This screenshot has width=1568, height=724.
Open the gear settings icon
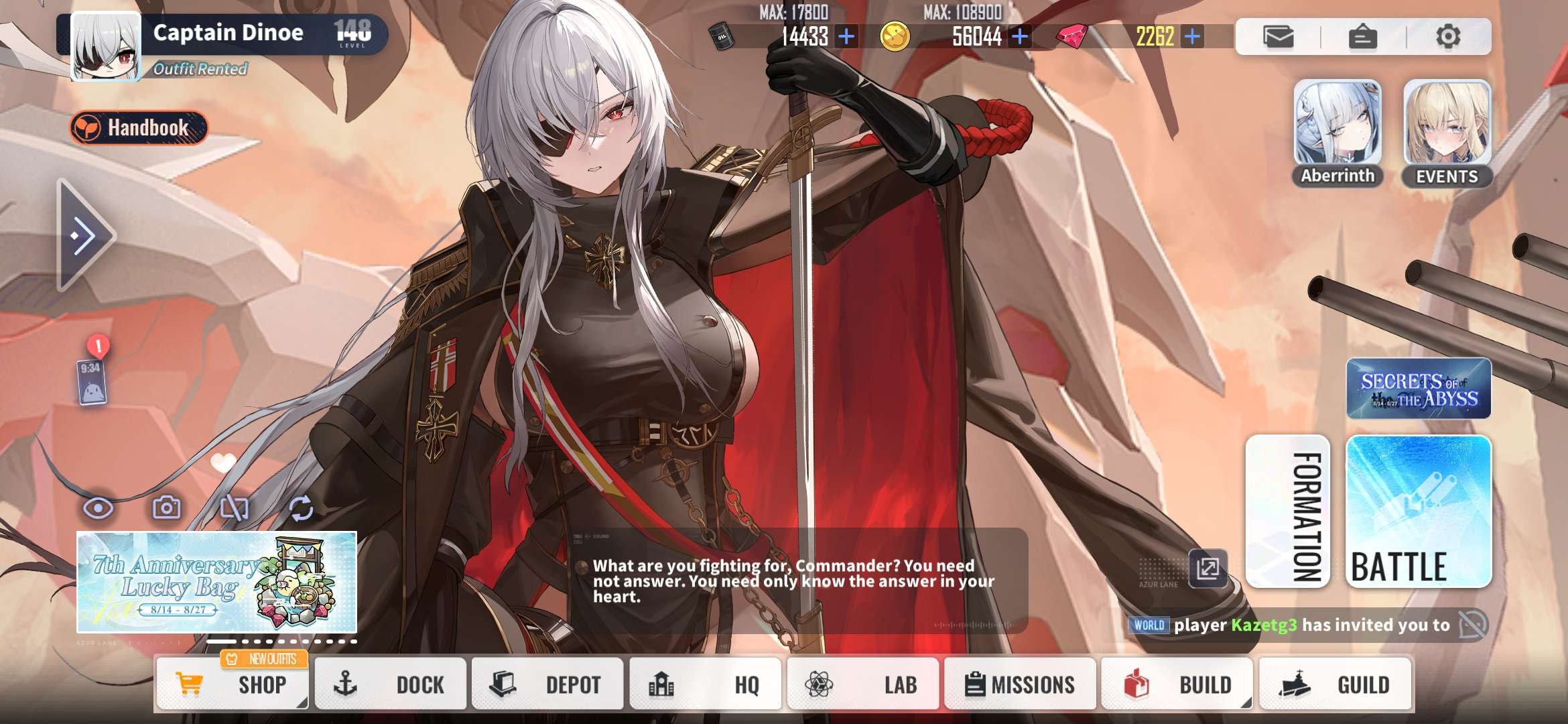click(1447, 36)
